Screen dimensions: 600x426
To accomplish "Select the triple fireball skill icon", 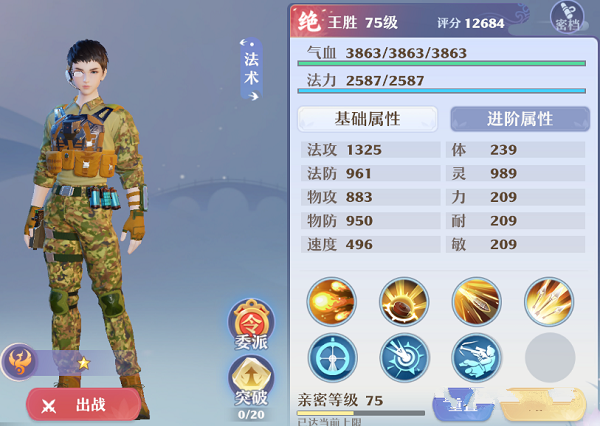I will click(332, 301).
